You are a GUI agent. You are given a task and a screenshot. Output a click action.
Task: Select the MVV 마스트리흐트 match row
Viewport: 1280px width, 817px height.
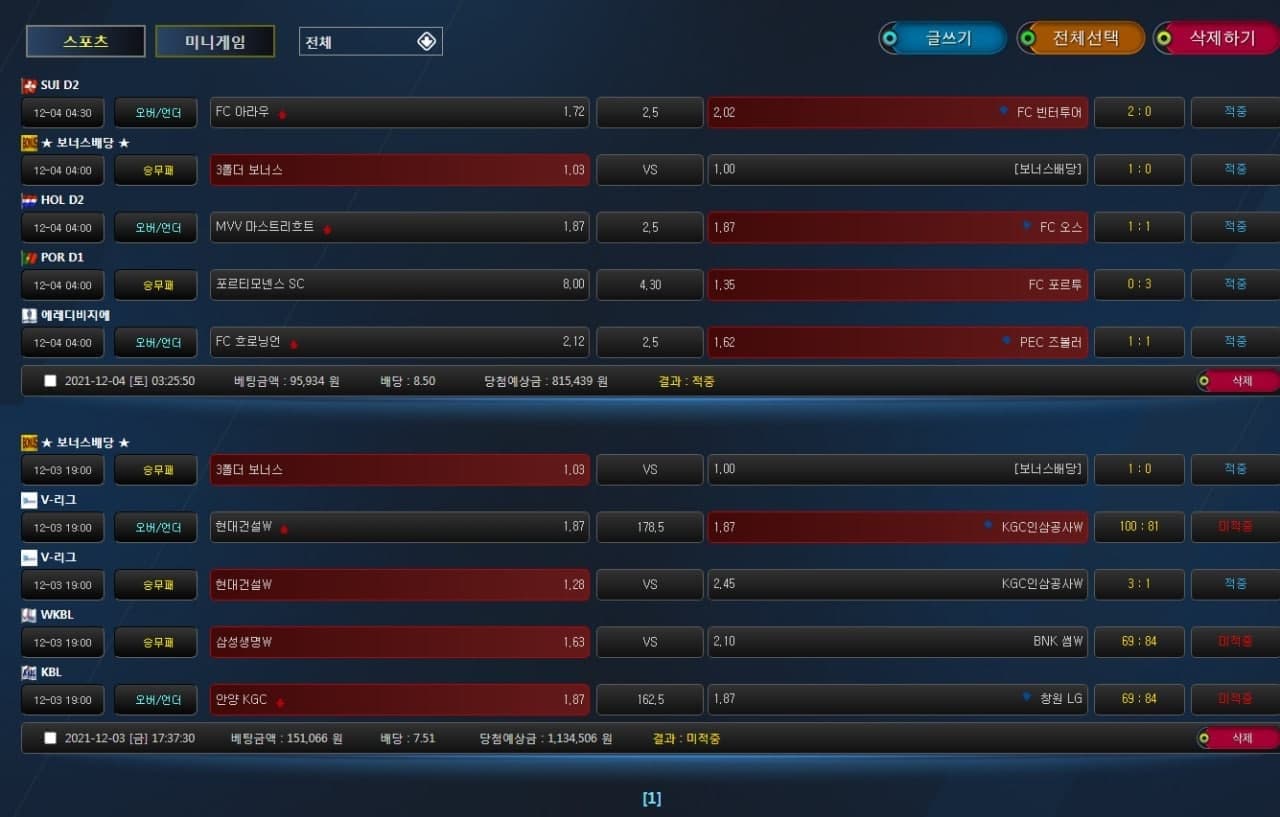[400, 227]
